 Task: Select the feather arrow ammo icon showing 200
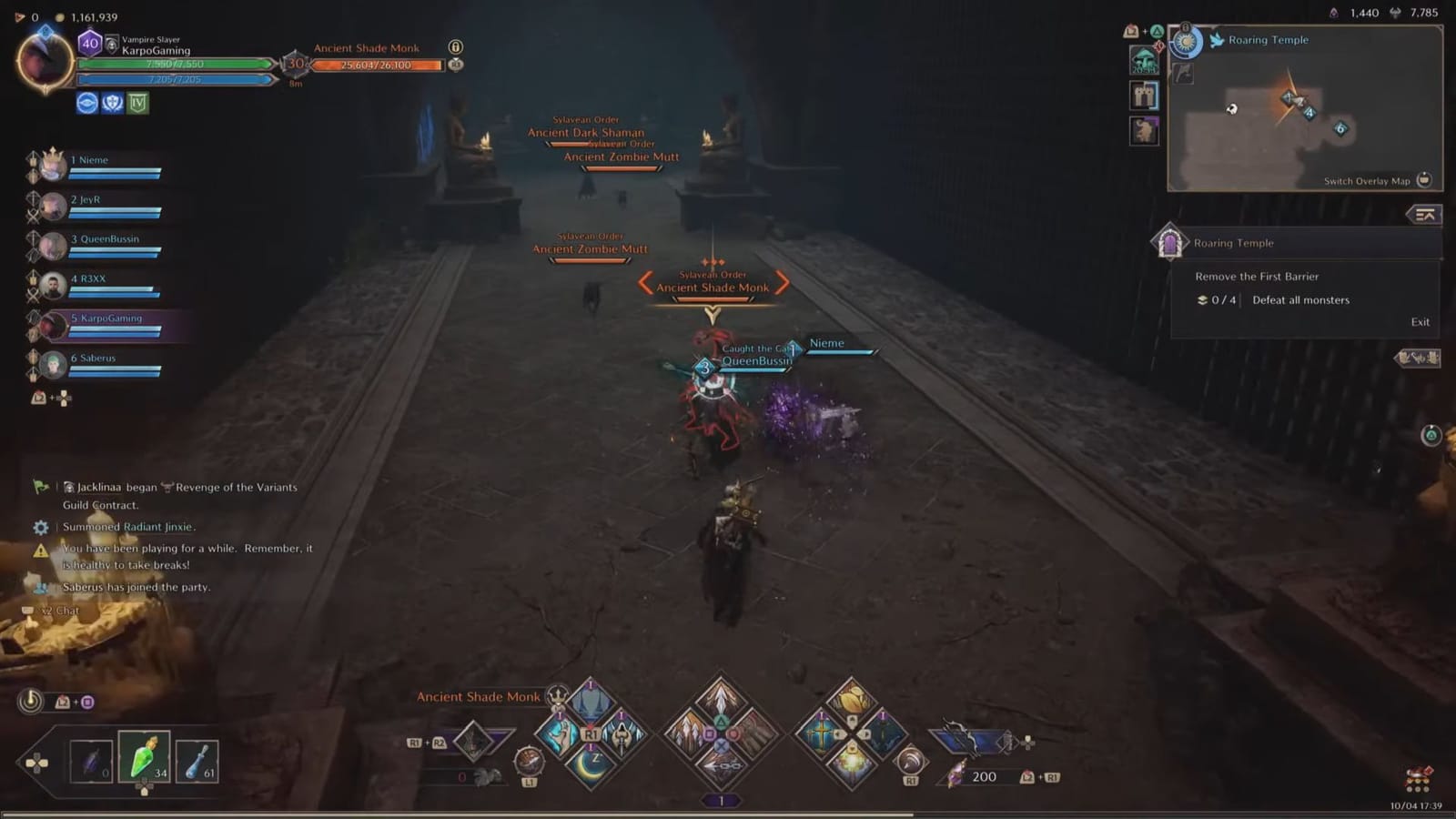coord(958,774)
